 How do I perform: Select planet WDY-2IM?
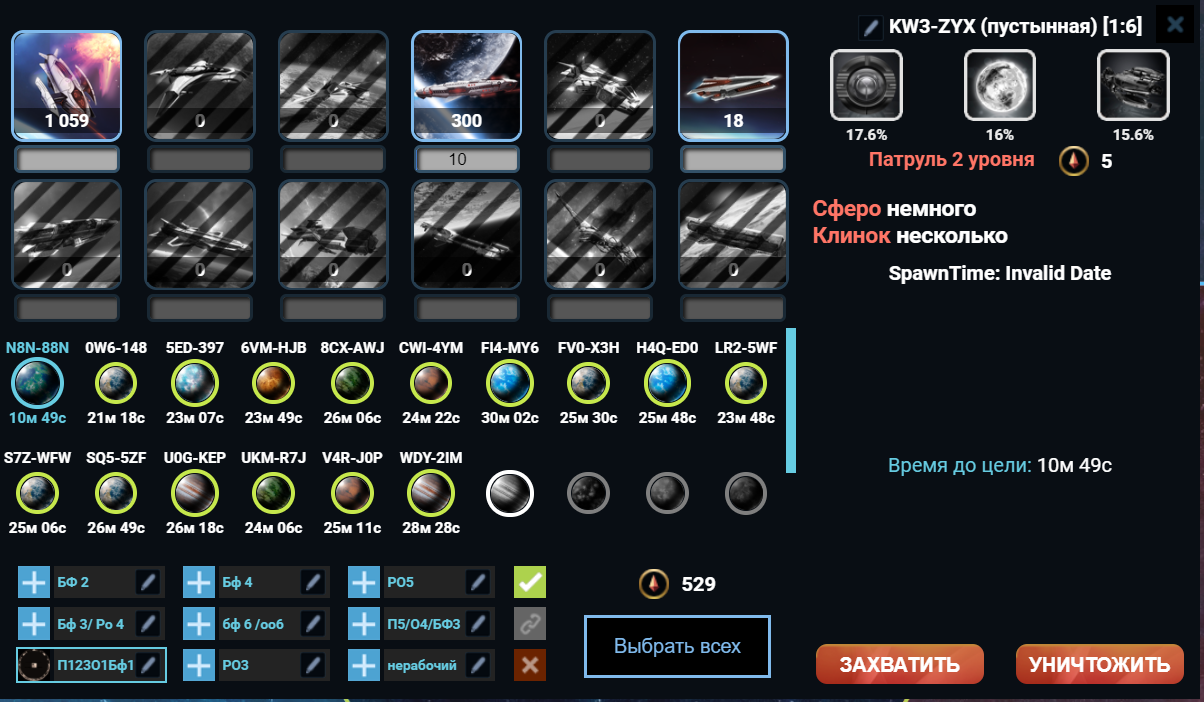[431, 492]
